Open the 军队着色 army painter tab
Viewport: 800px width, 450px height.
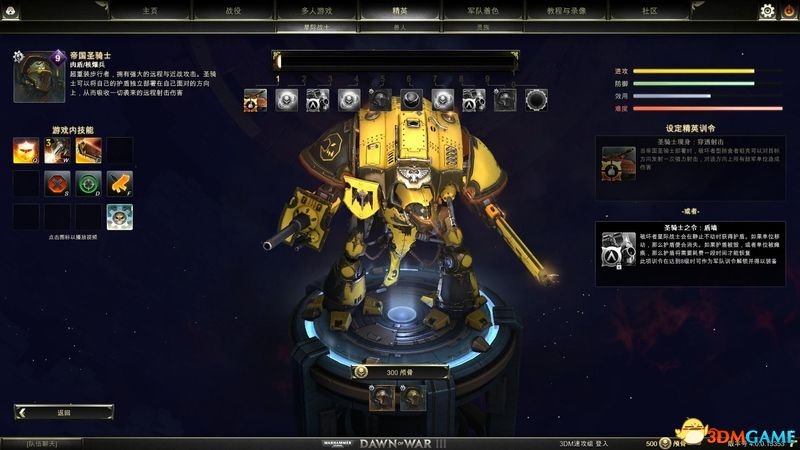point(482,10)
